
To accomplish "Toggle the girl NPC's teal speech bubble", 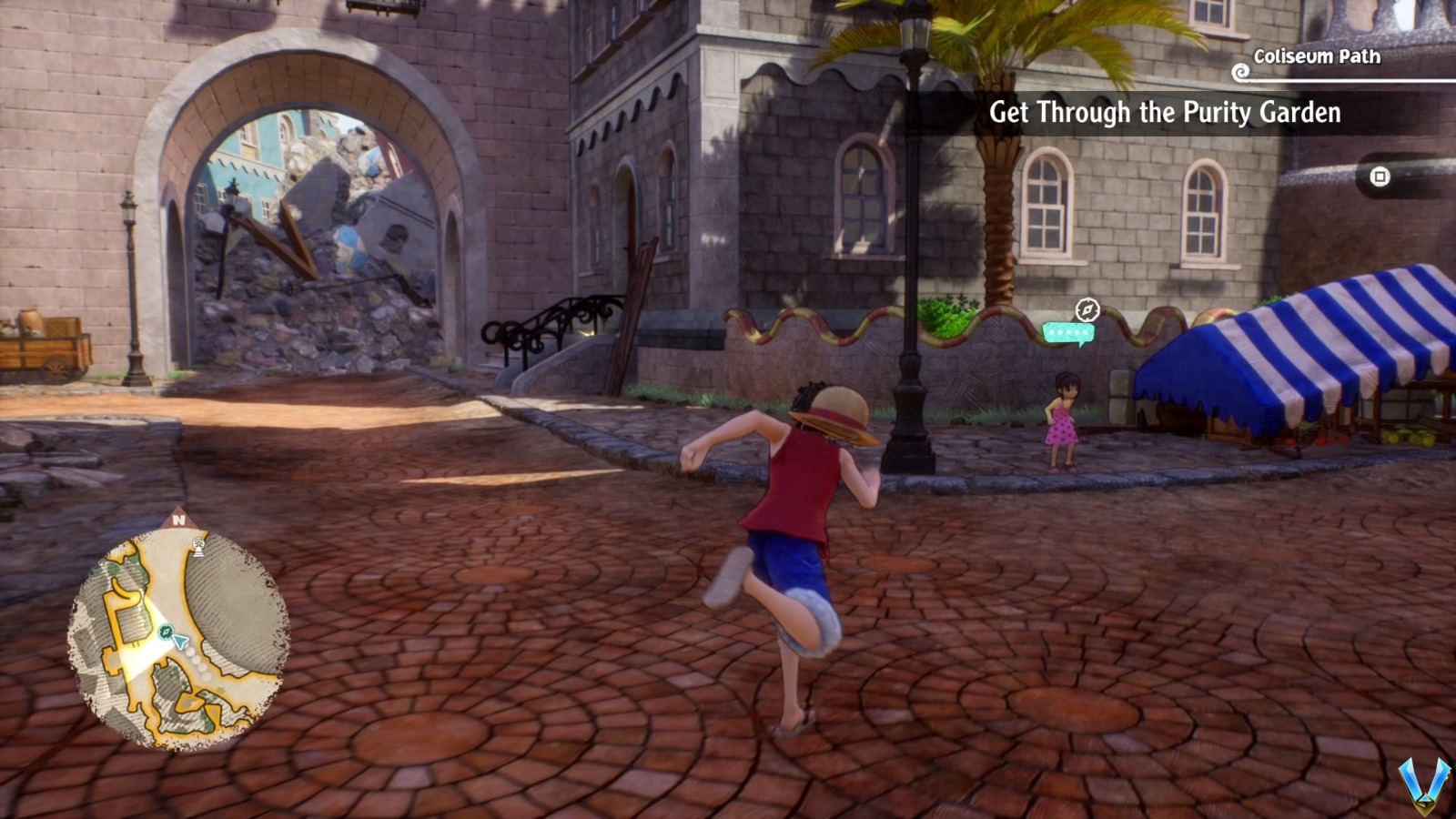I will (1068, 332).
